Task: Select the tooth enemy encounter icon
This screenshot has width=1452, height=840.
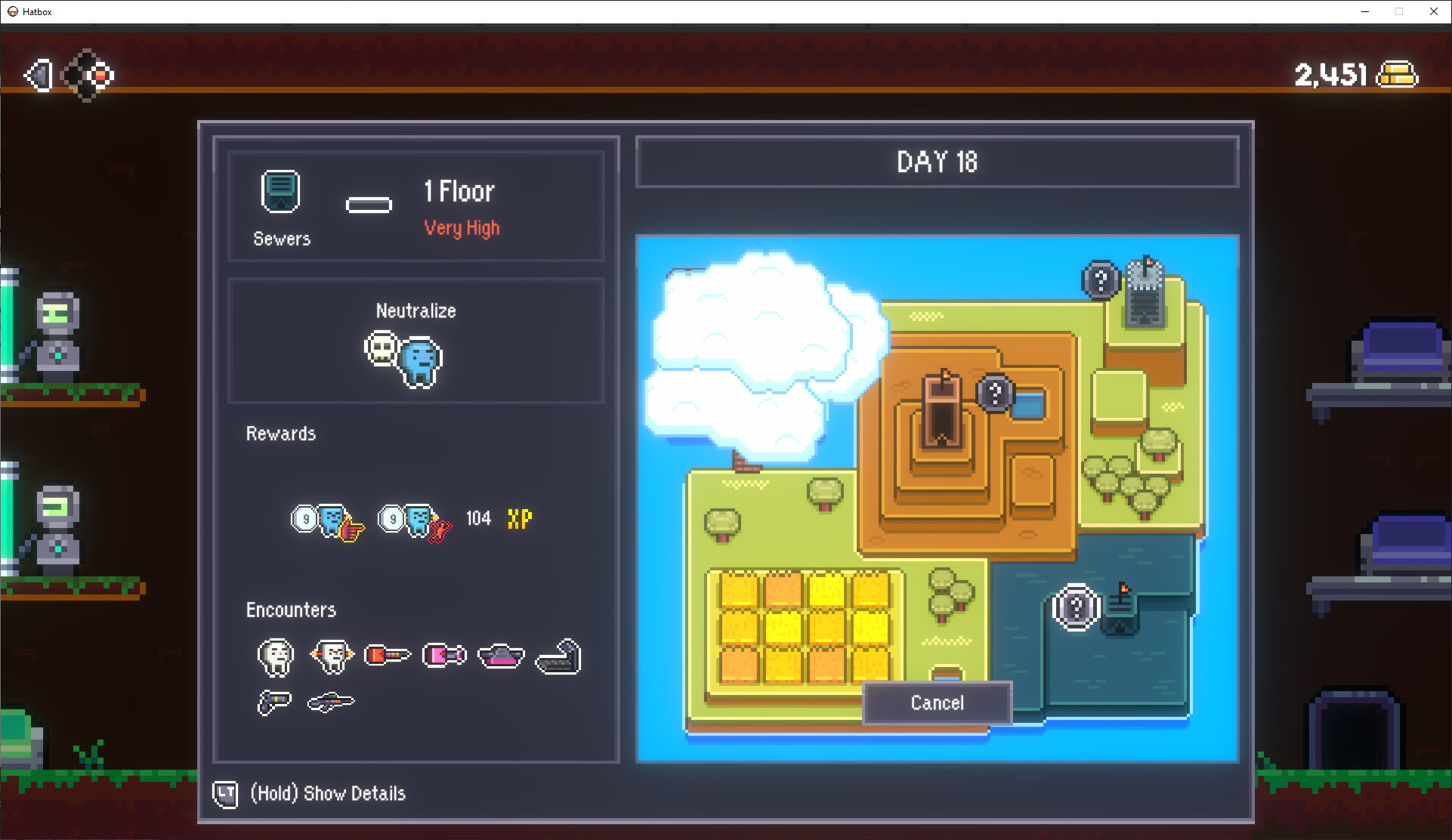Action: point(275,656)
